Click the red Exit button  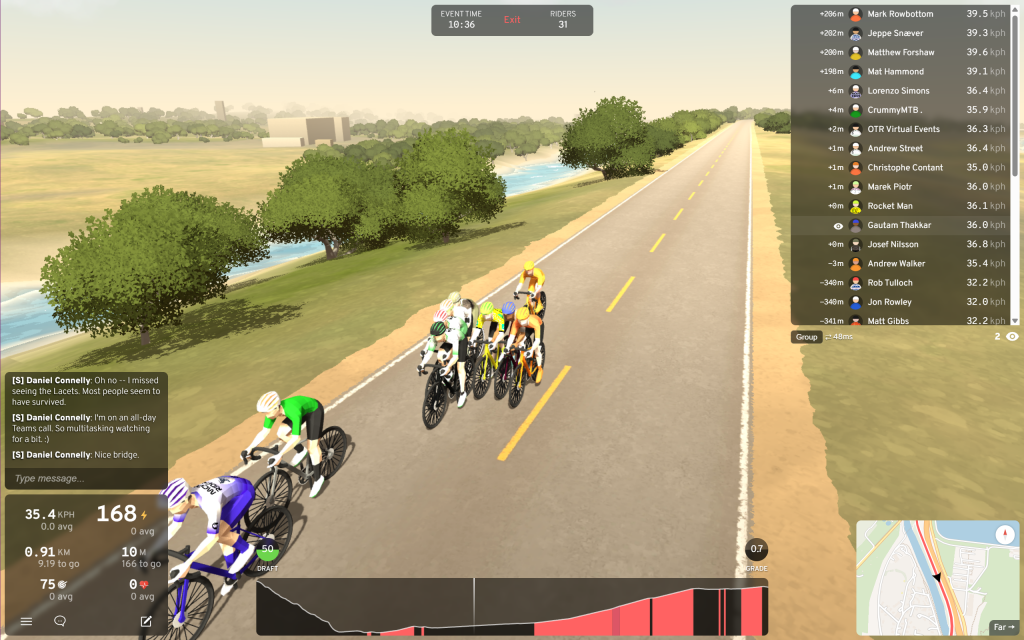[512, 20]
